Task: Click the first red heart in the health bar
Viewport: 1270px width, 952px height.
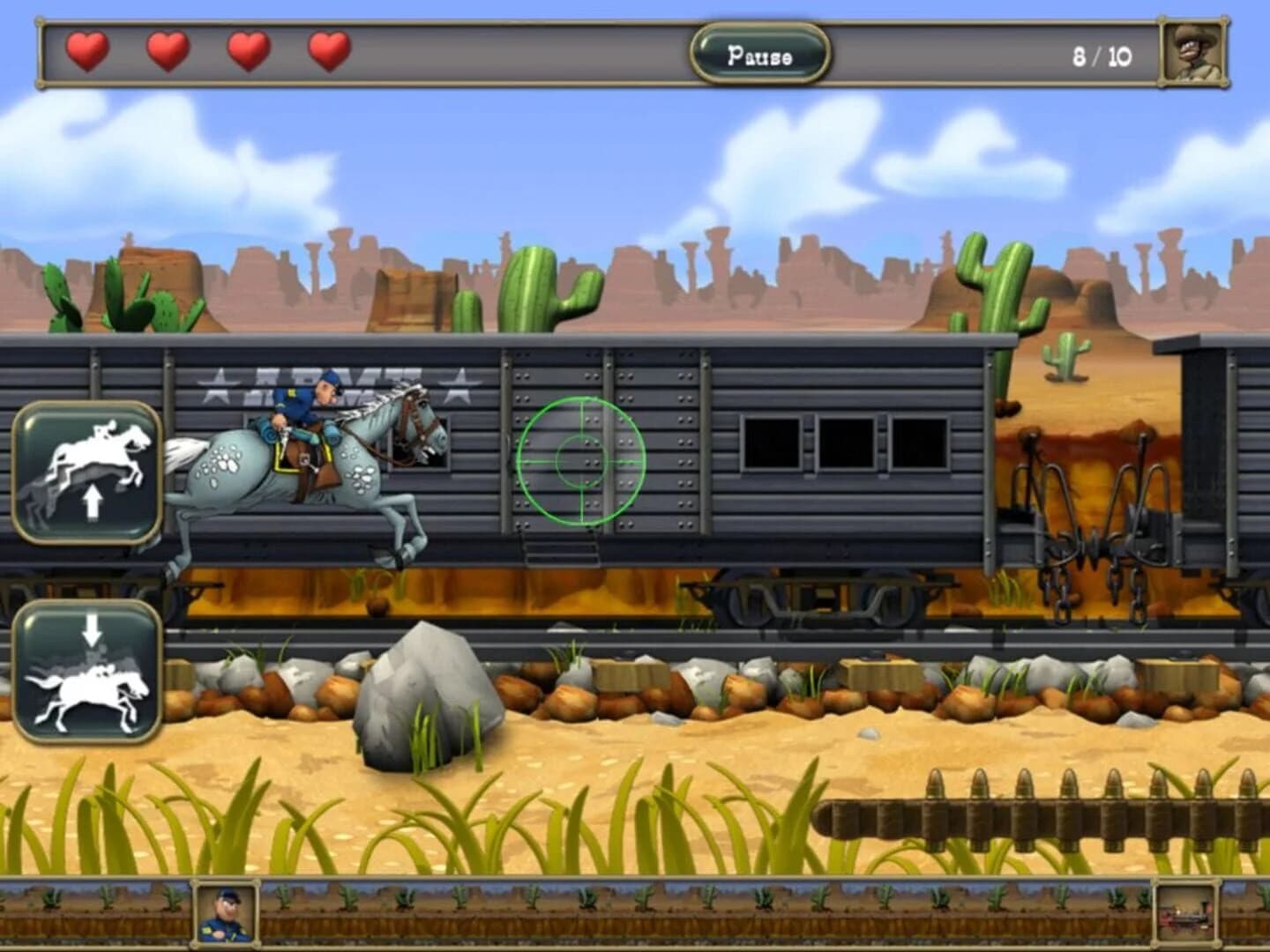Action: (x=84, y=53)
